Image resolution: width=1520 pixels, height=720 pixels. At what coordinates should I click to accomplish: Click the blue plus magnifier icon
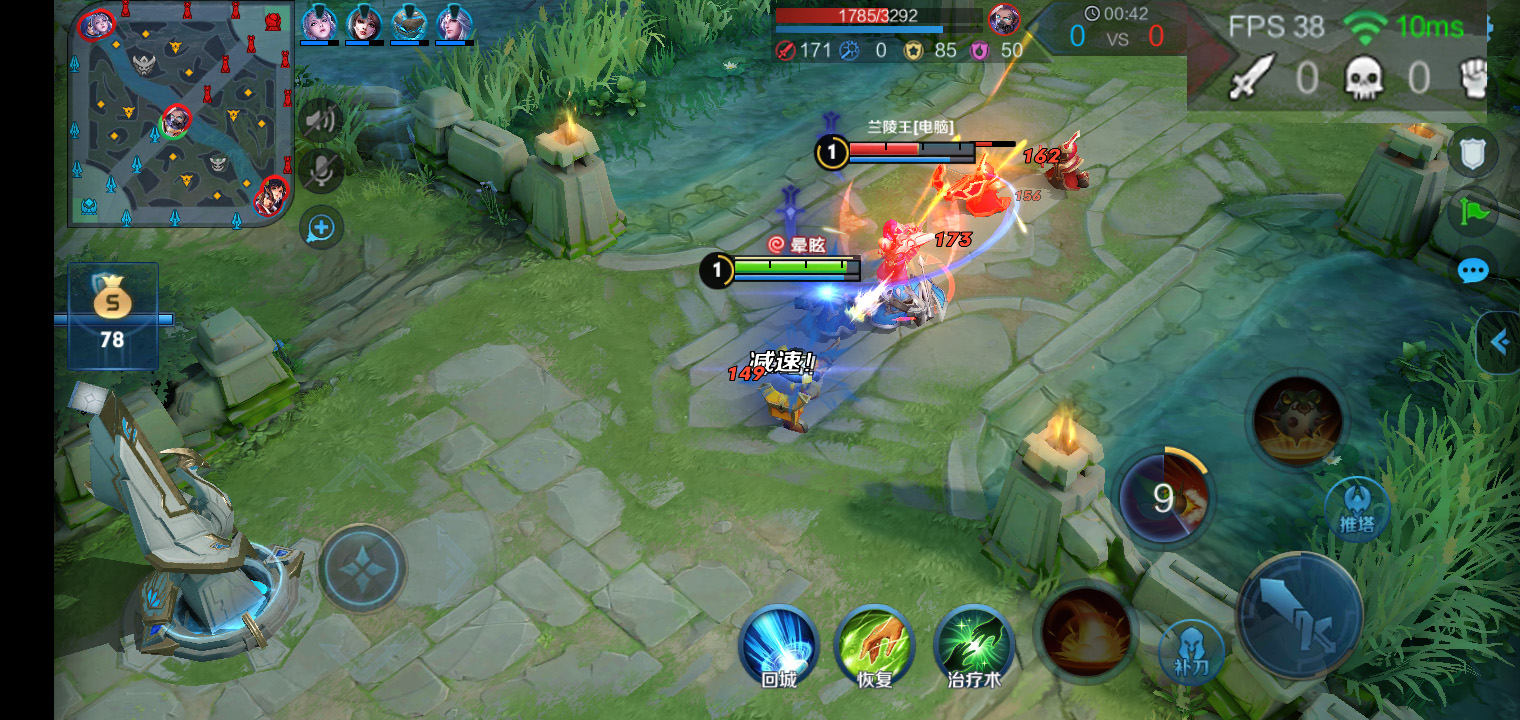[x=321, y=229]
